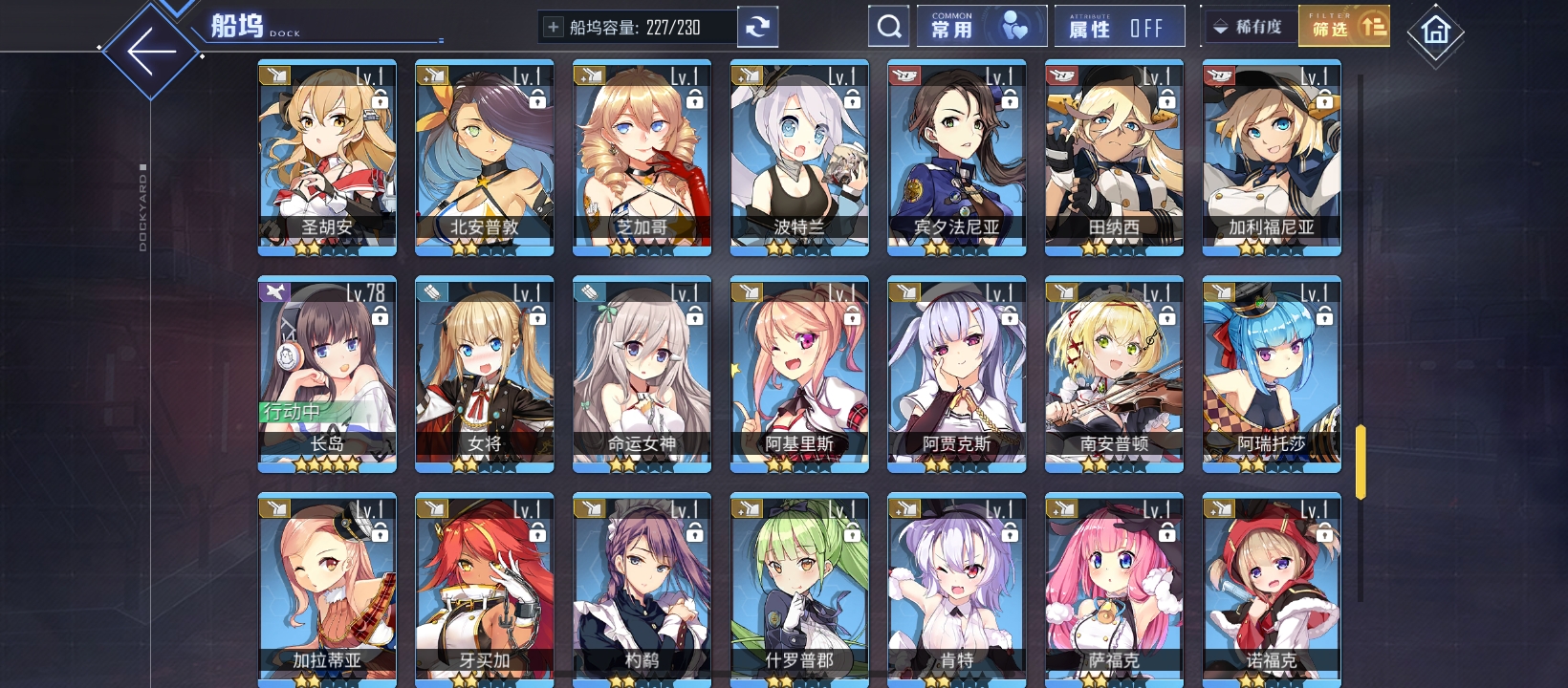The height and width of the screenshot is (688, 1568).
Task: Select the 南安普顿 ship card
Action: (1114, 375)
